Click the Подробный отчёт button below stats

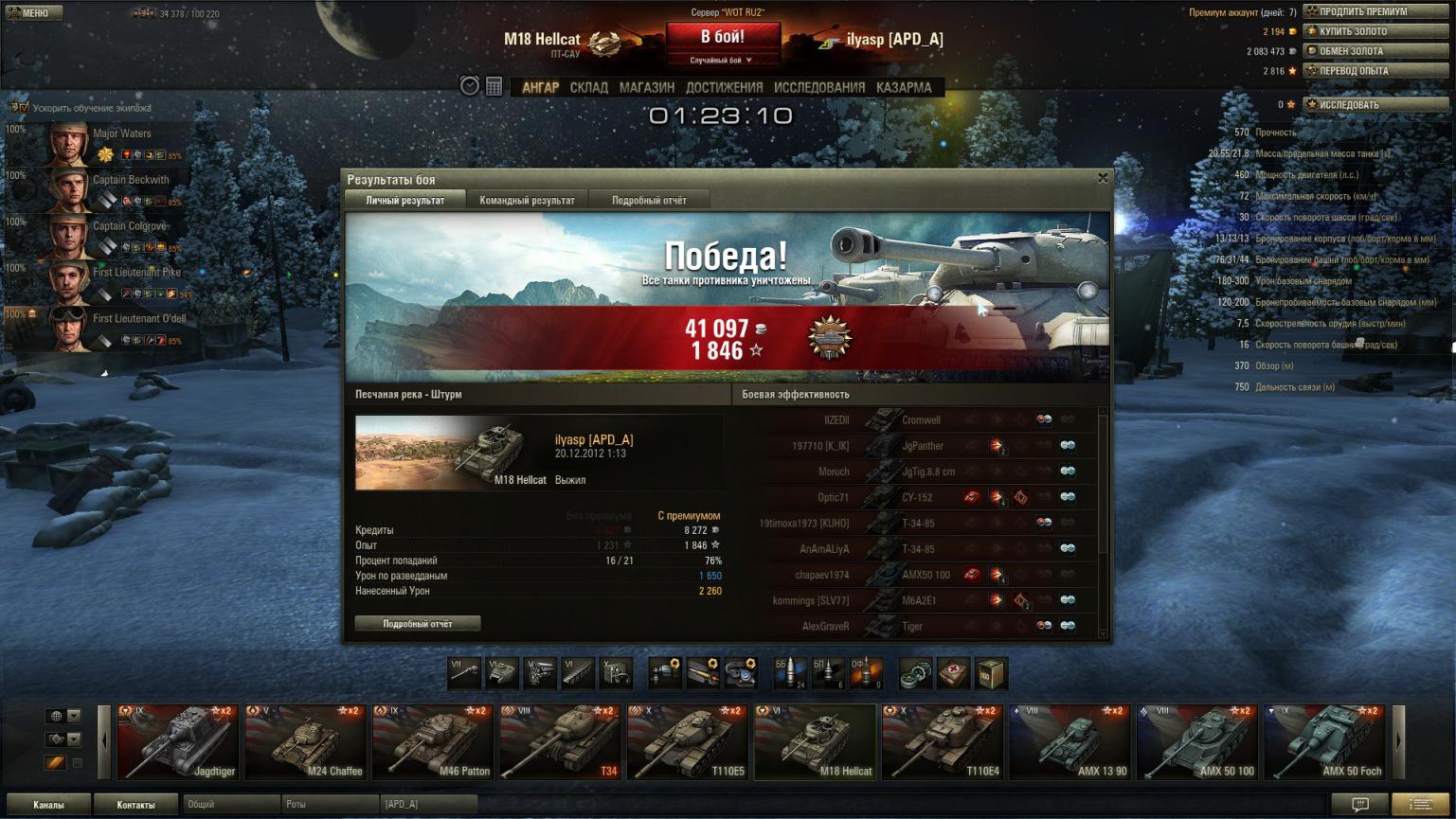pyautogui.click(x=418, y=624)
